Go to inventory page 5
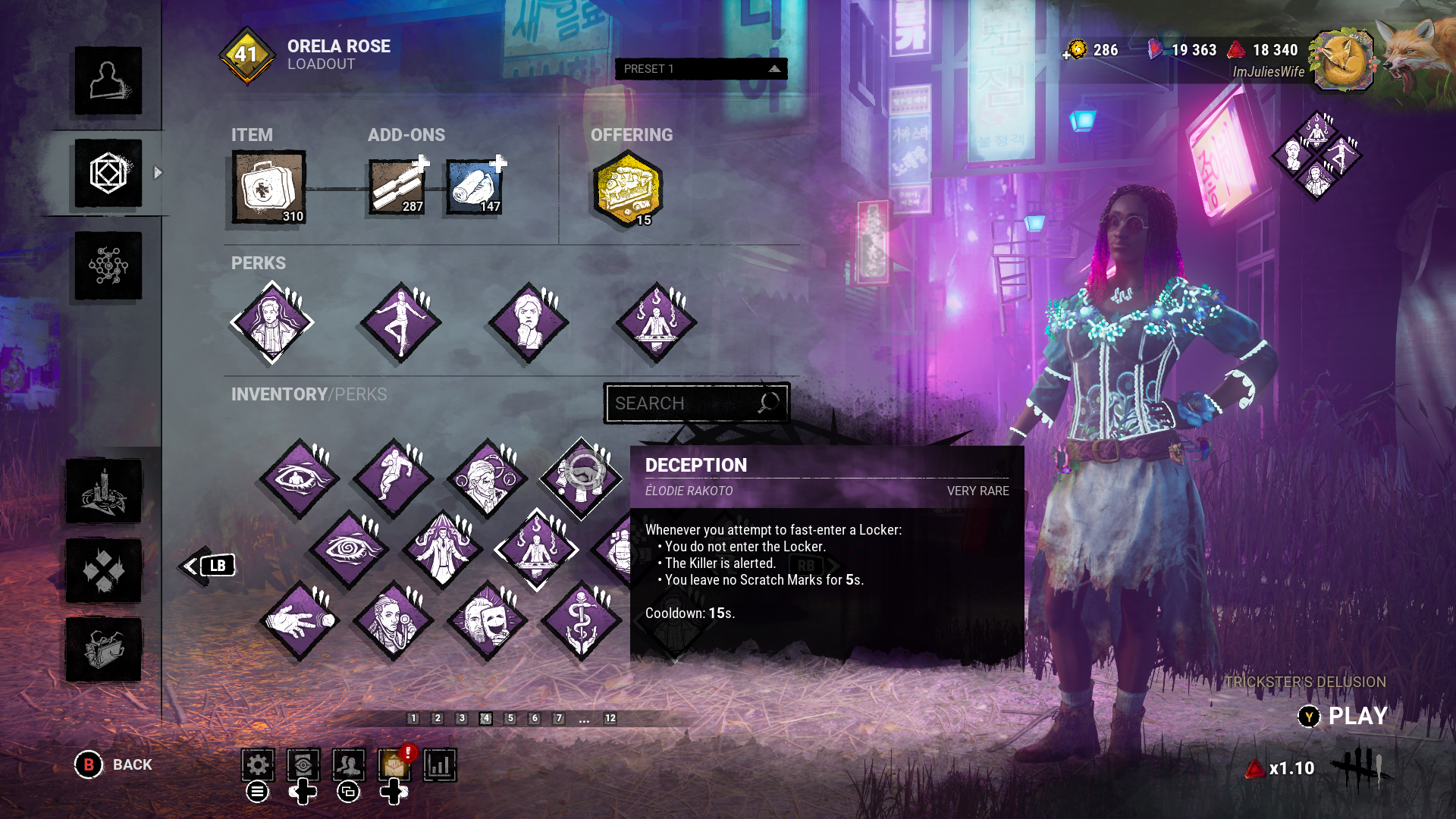Screen dimensions: 1456x819 510,718
